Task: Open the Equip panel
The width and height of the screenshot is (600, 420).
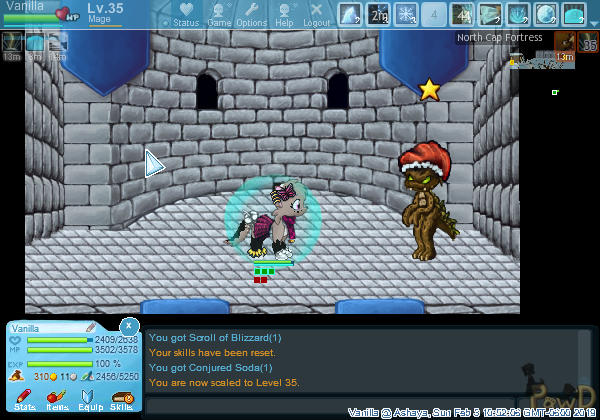Action: click(89, 399)
